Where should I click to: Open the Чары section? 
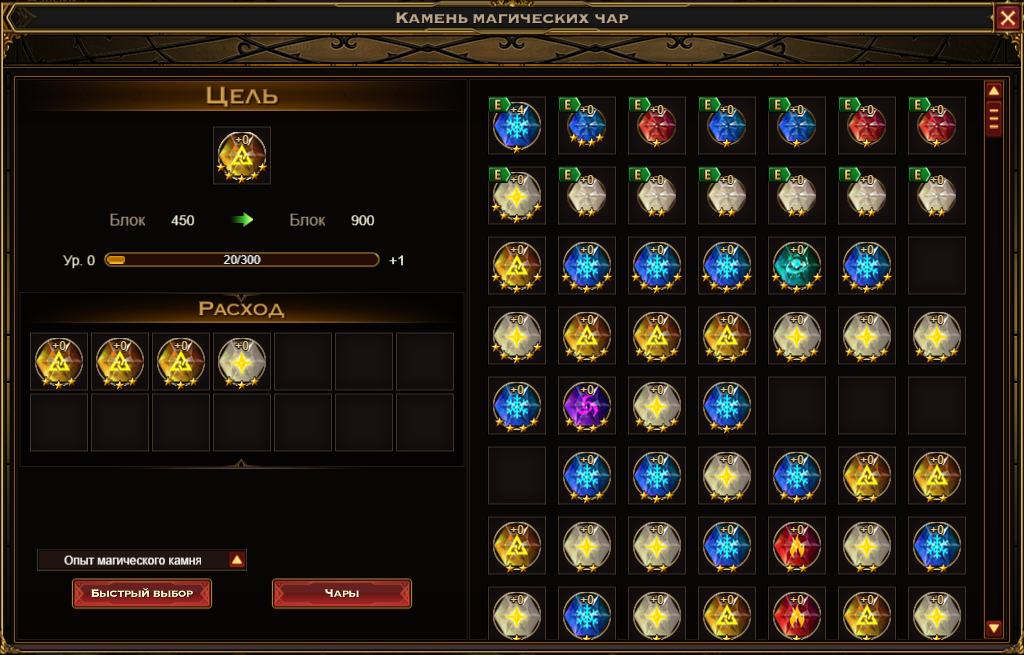coord(341,593)
